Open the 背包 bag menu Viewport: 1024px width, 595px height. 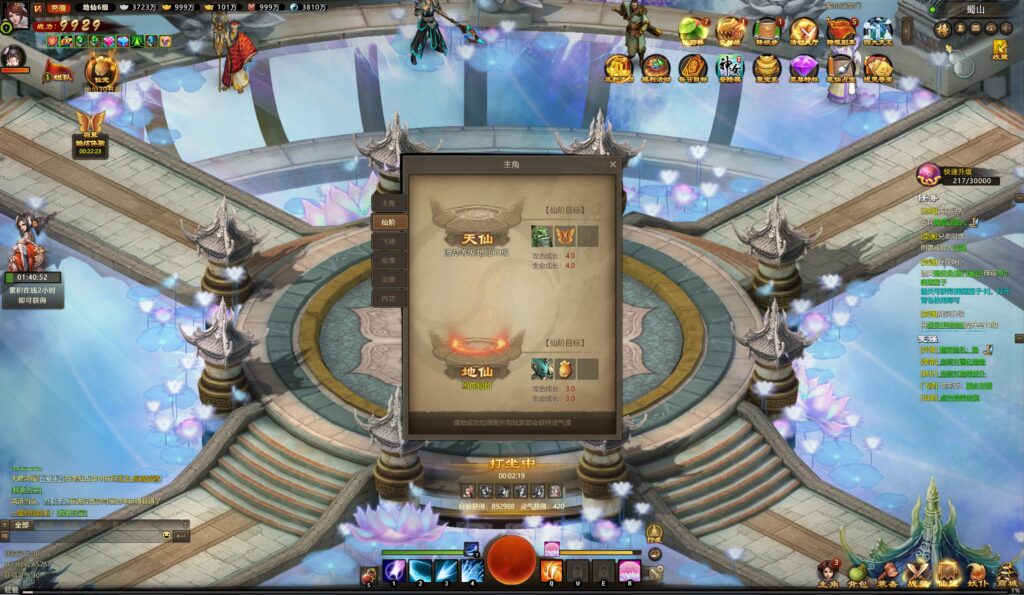click(x=857, y=574)
